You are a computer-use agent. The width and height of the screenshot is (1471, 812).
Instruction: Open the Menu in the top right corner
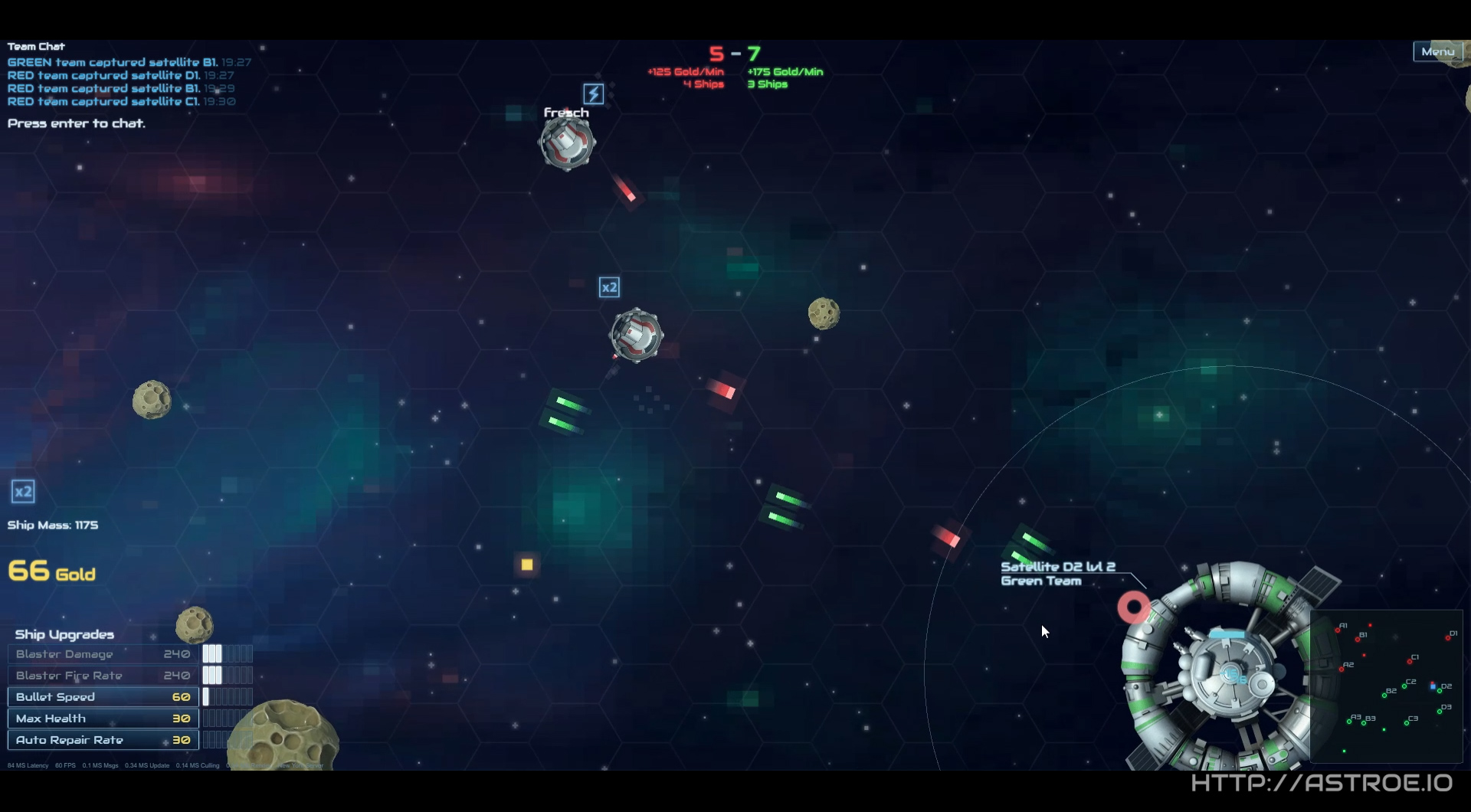(x=1438, y=51)
